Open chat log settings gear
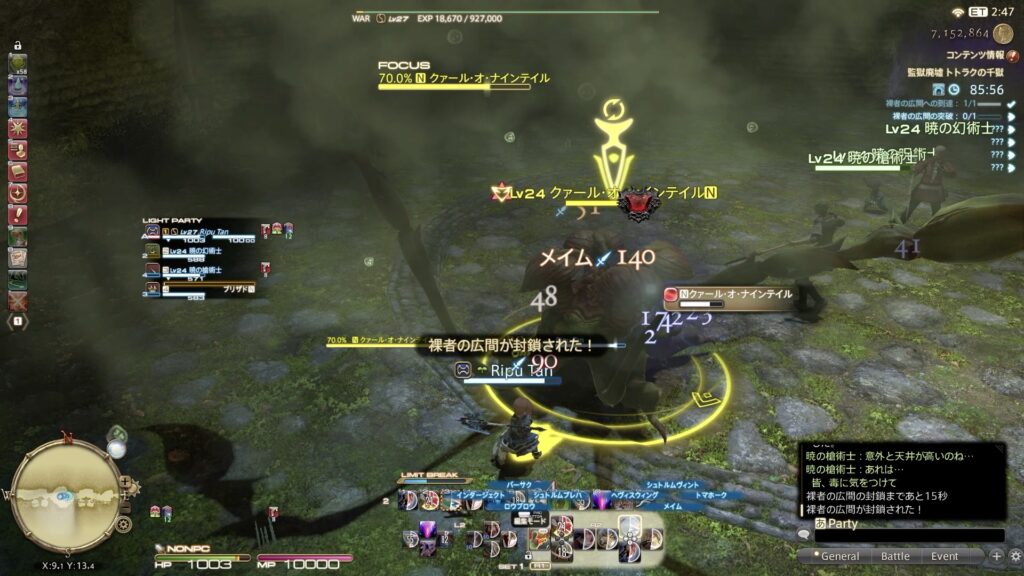Viewport: 1024px width, 576px height. 1014,556
